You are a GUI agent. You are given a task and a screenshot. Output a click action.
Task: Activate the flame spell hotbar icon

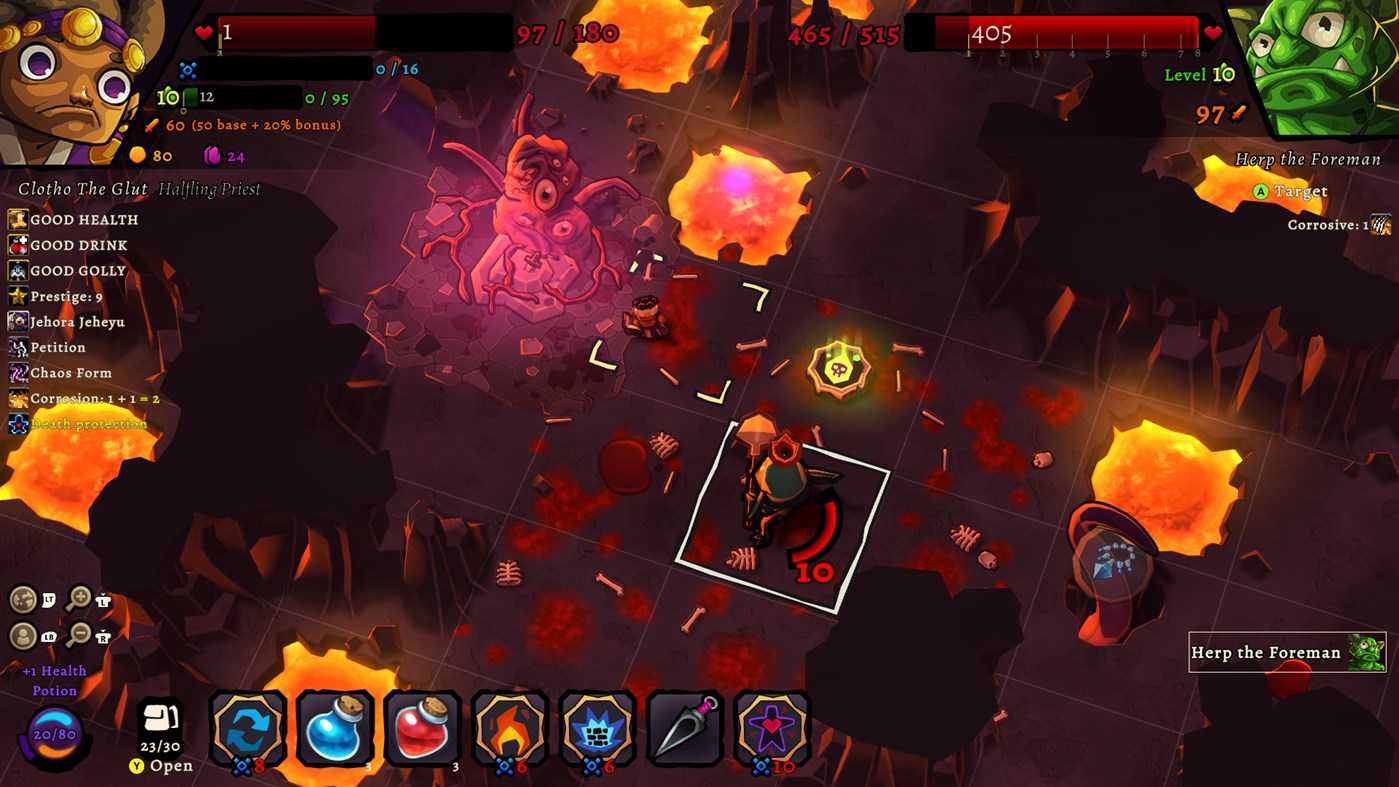point(510,728)
